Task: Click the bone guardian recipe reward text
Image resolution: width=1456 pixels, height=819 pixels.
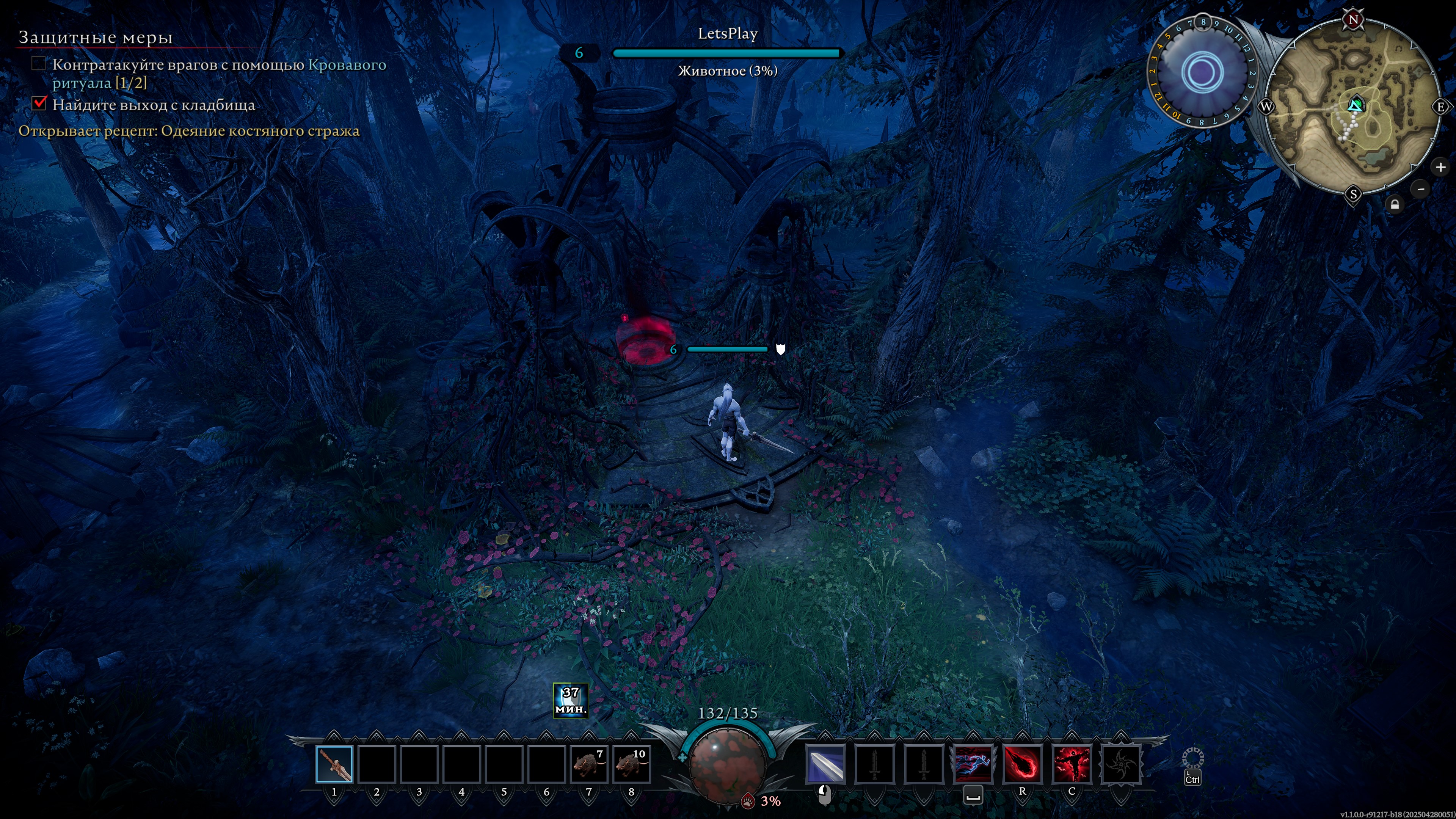Action: pyautogui.click(x=189, y=131)
